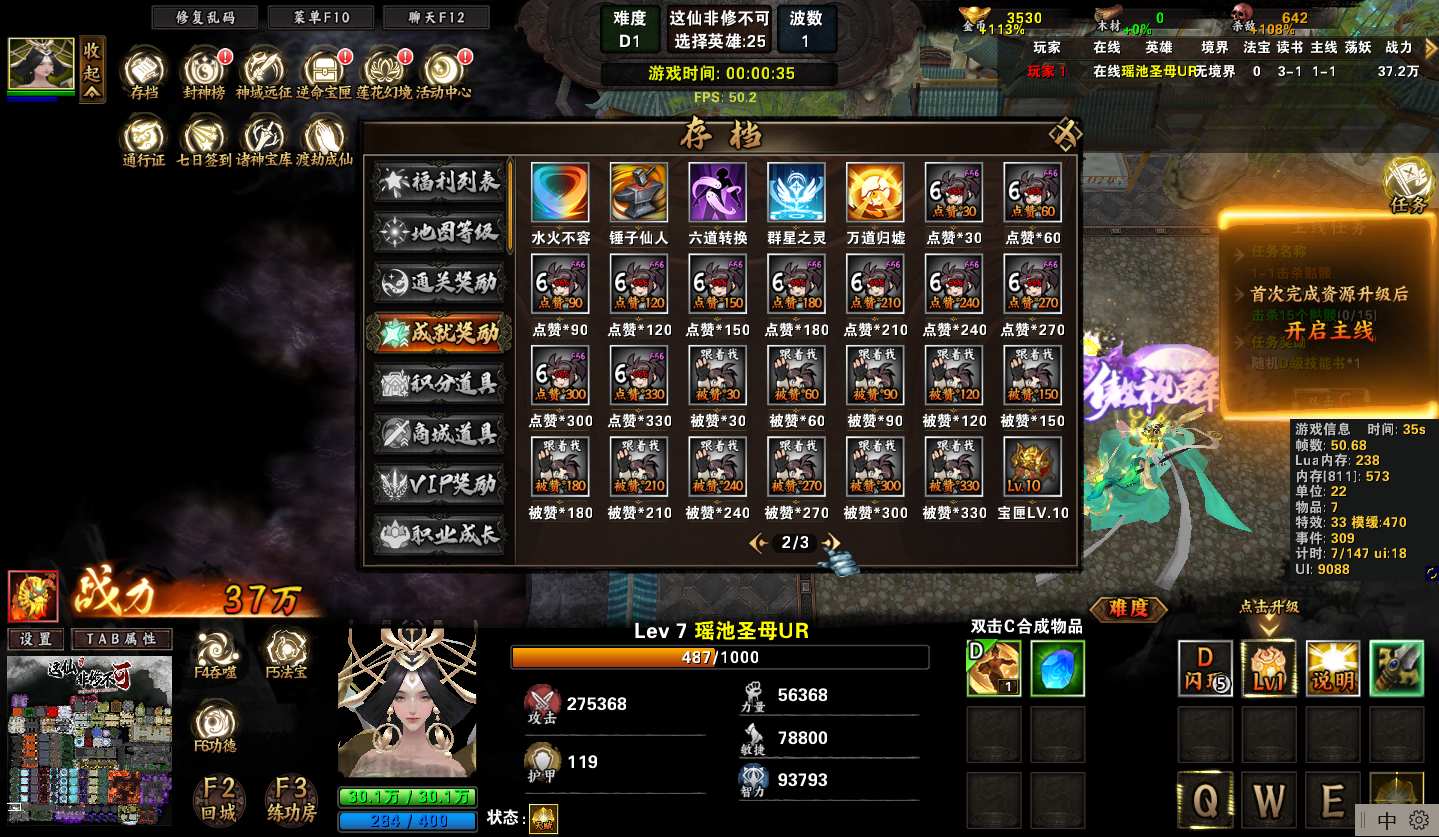Close the 存档 panel
Viewport: 1439px width, 837px height.
1065,134
